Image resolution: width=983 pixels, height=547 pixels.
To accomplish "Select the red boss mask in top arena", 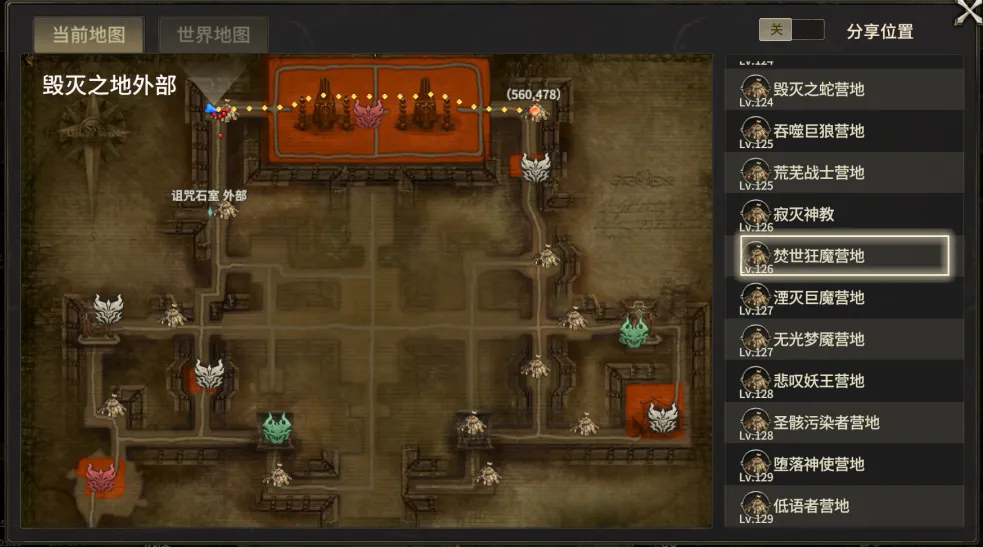I will (369, 113).
